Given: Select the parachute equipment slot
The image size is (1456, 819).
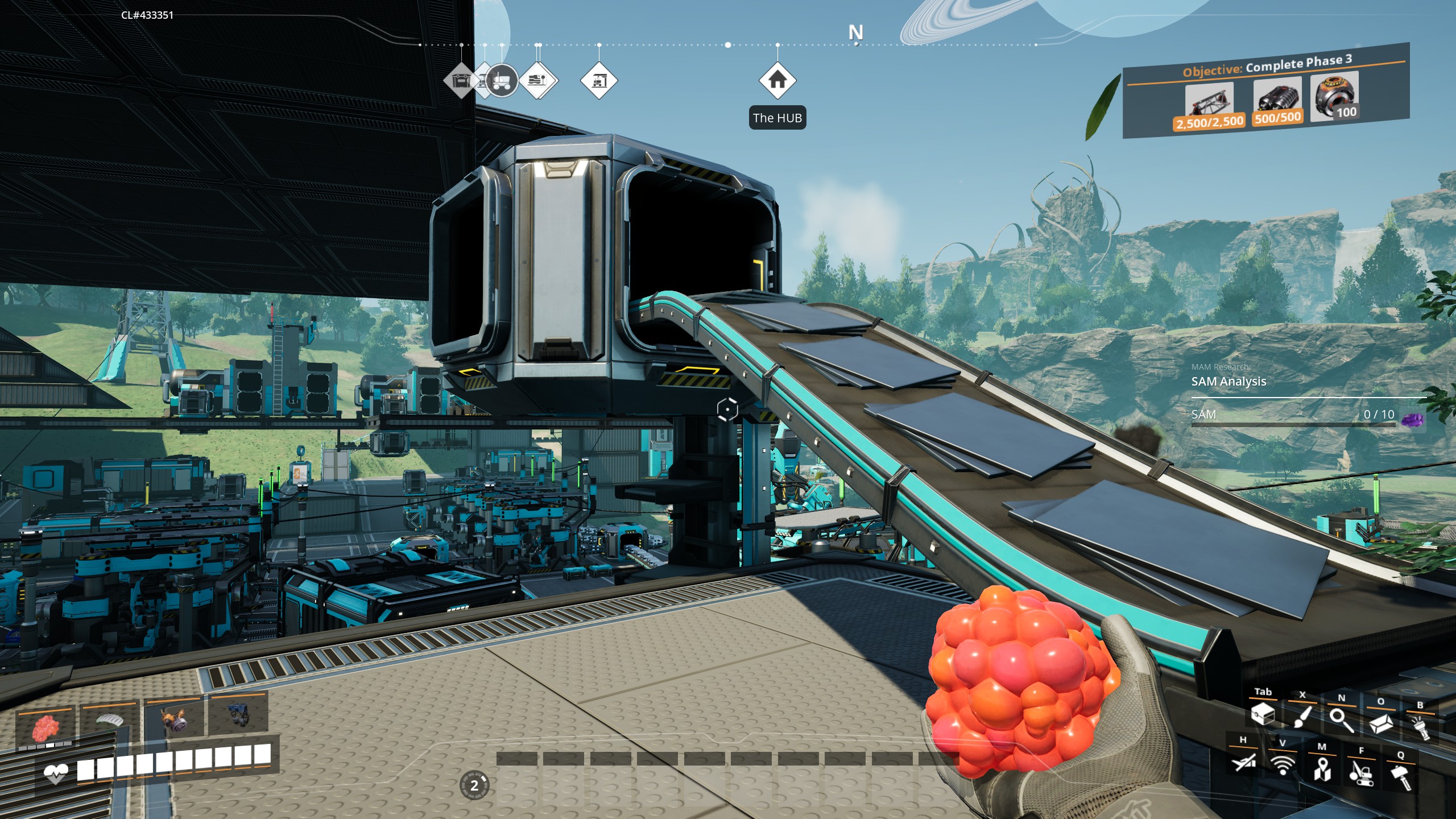Looking at the screenshot, I should click(109, 721).
